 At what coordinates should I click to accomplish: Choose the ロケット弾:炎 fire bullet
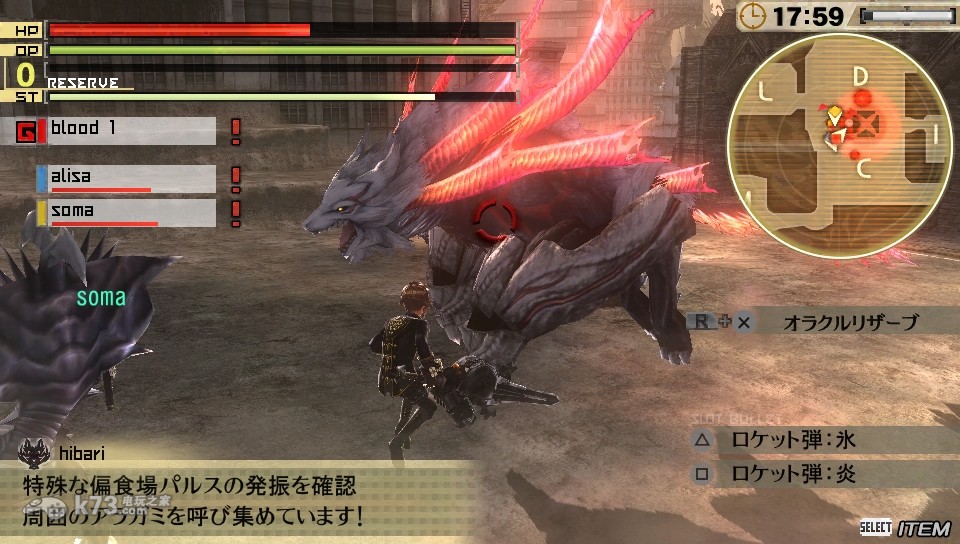coord(793,473)
